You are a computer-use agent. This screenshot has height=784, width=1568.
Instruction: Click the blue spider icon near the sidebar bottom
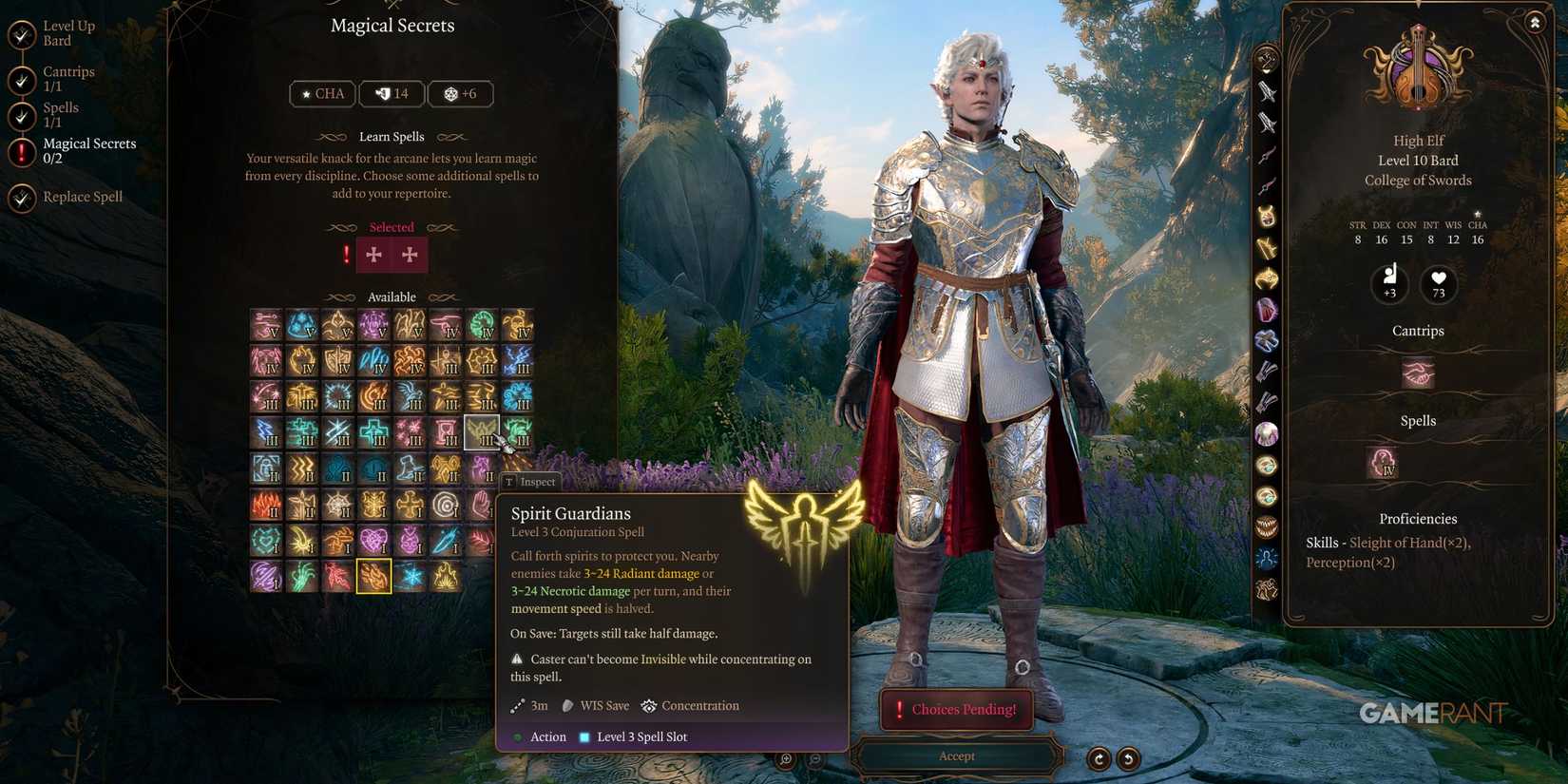[1267, 559]
